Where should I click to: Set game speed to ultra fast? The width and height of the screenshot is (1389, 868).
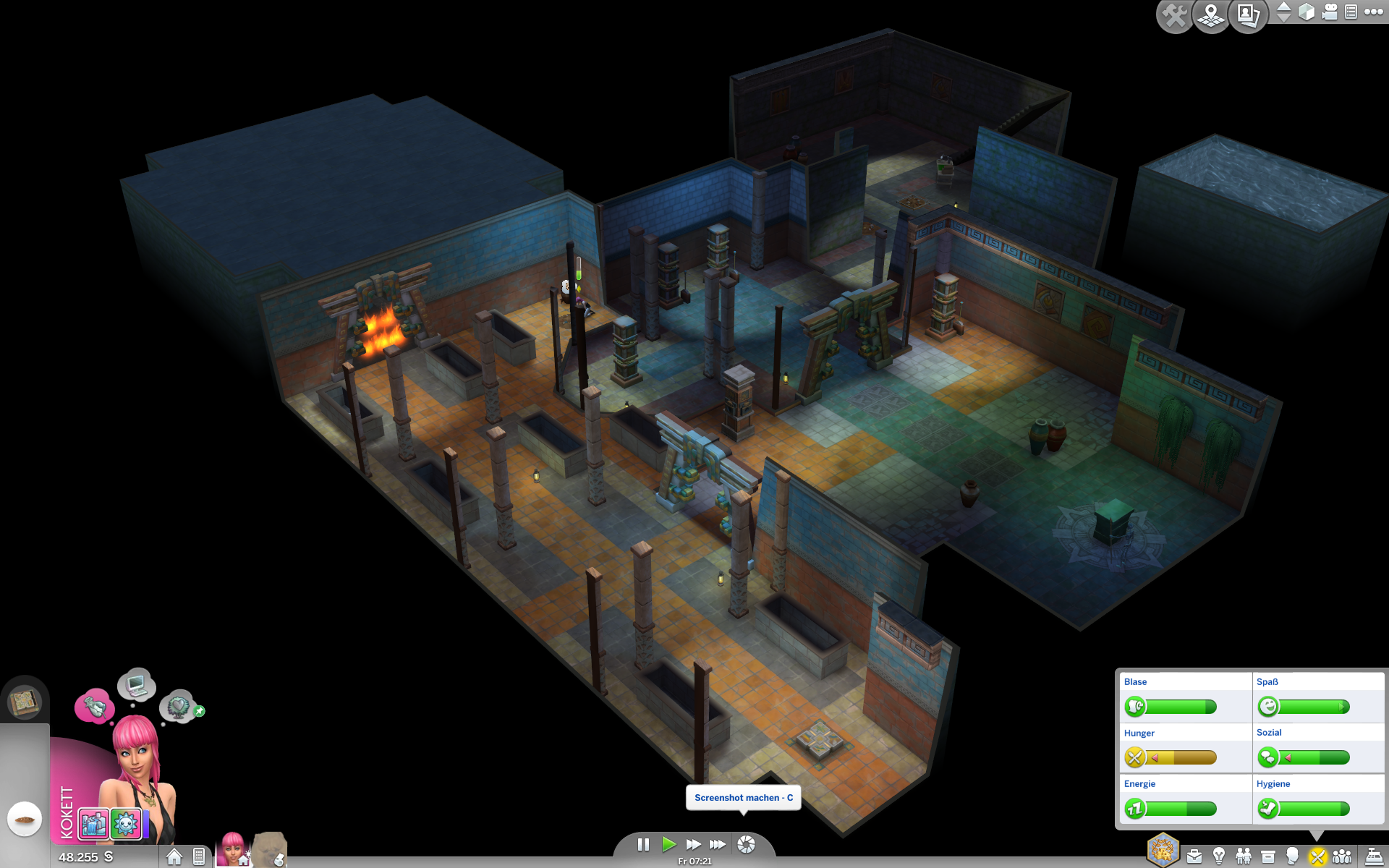click(718, 844)
